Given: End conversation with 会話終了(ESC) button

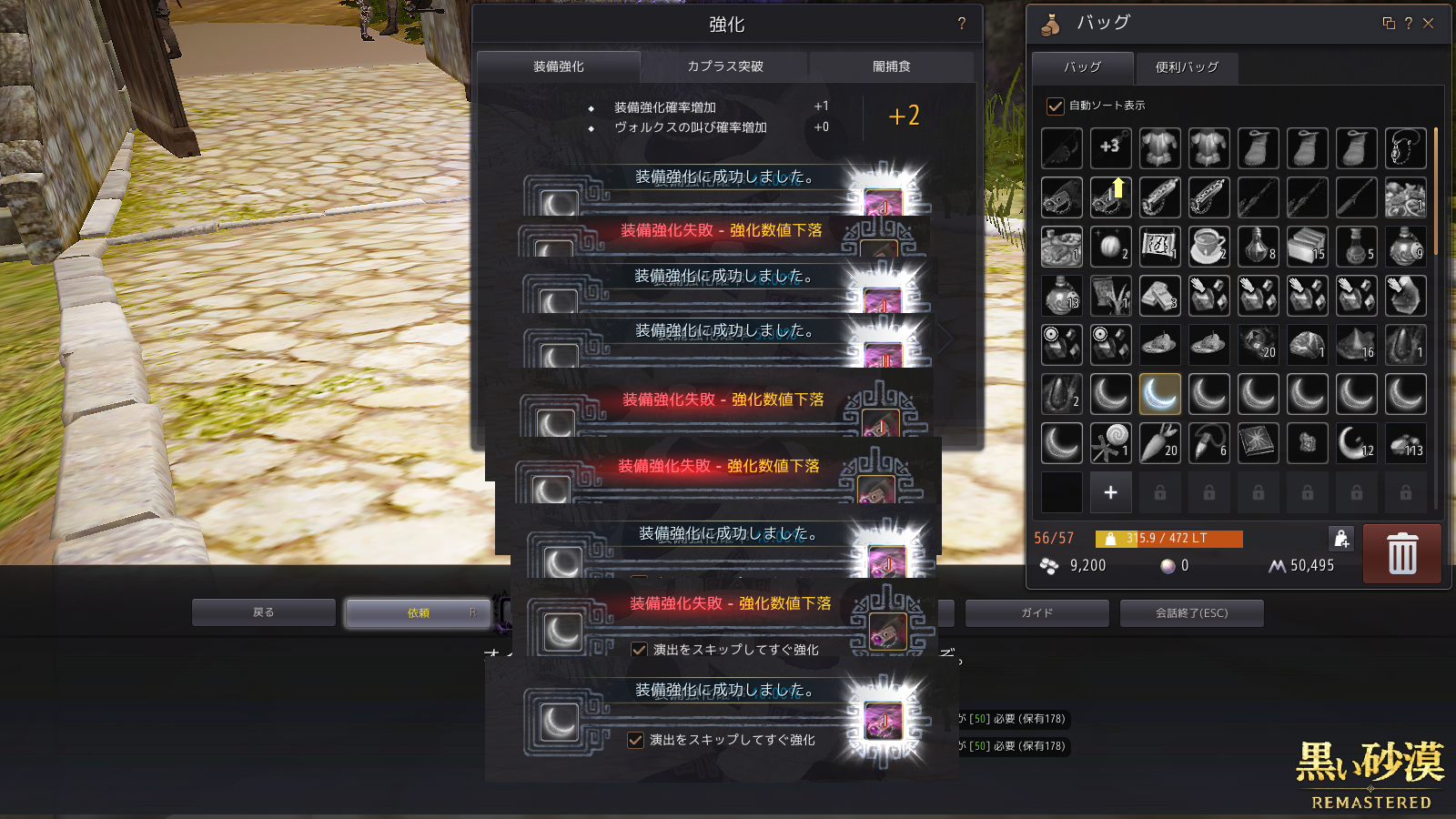Looking at the screenshot, I should [1191, 613].
